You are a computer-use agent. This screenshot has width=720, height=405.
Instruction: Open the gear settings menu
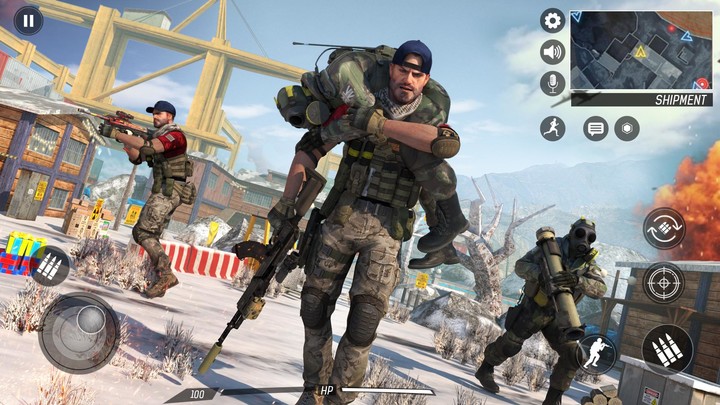tap(552, 20)
